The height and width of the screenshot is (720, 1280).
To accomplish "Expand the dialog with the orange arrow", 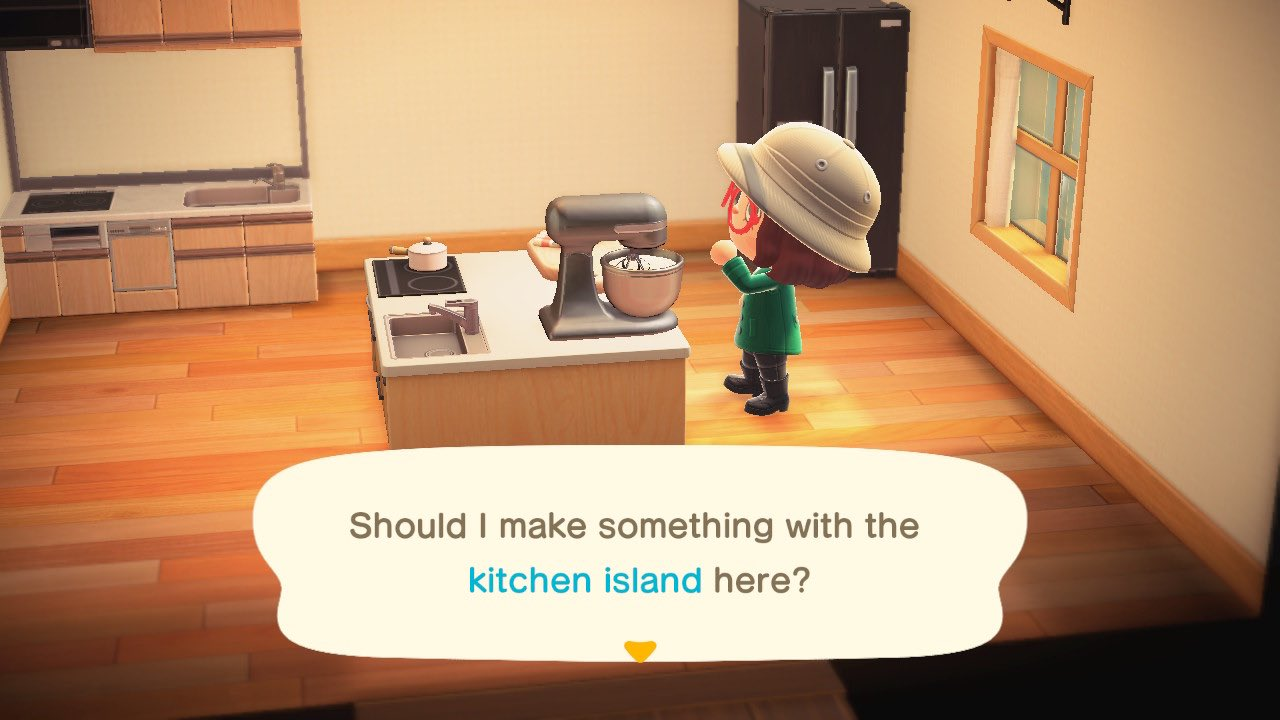I will 641,649.
